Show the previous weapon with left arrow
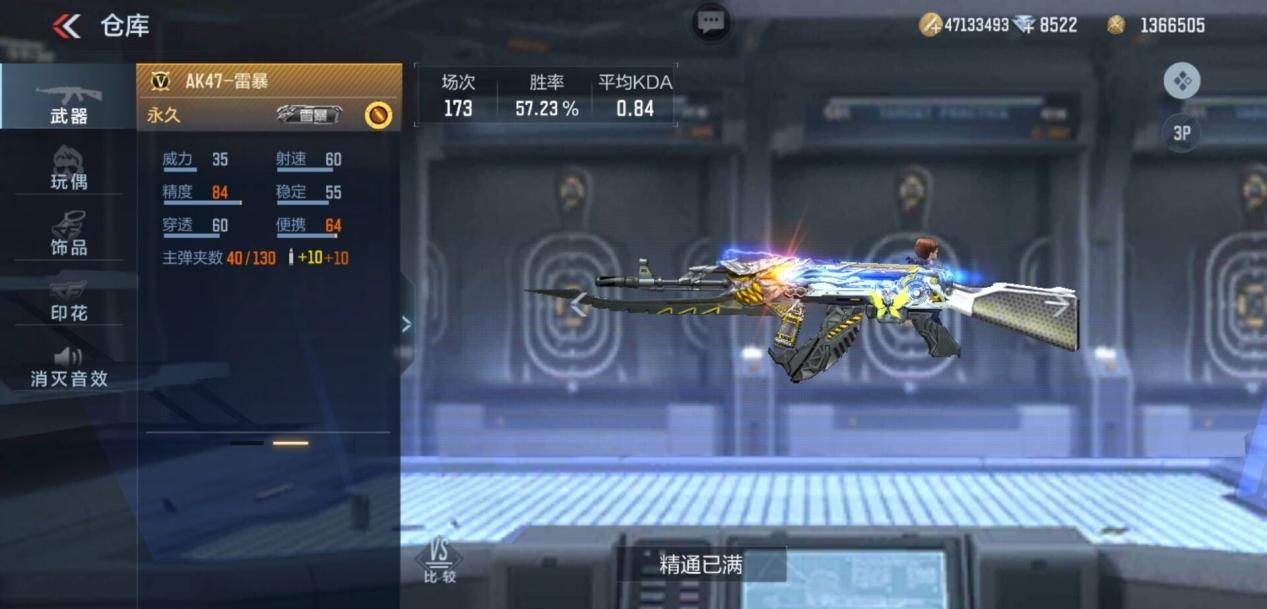This screenshot has height=609, width=1267. click(578, 305)
